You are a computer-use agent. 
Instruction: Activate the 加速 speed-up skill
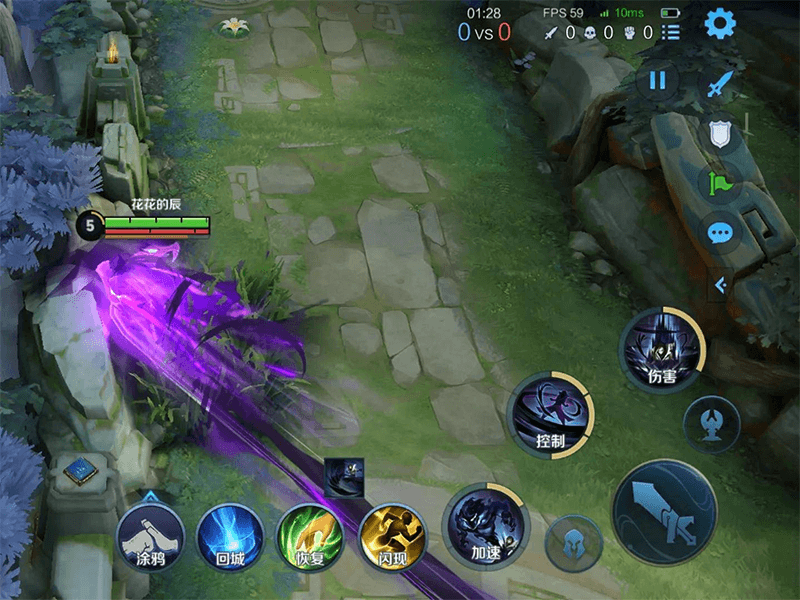[x=485, y=526]
